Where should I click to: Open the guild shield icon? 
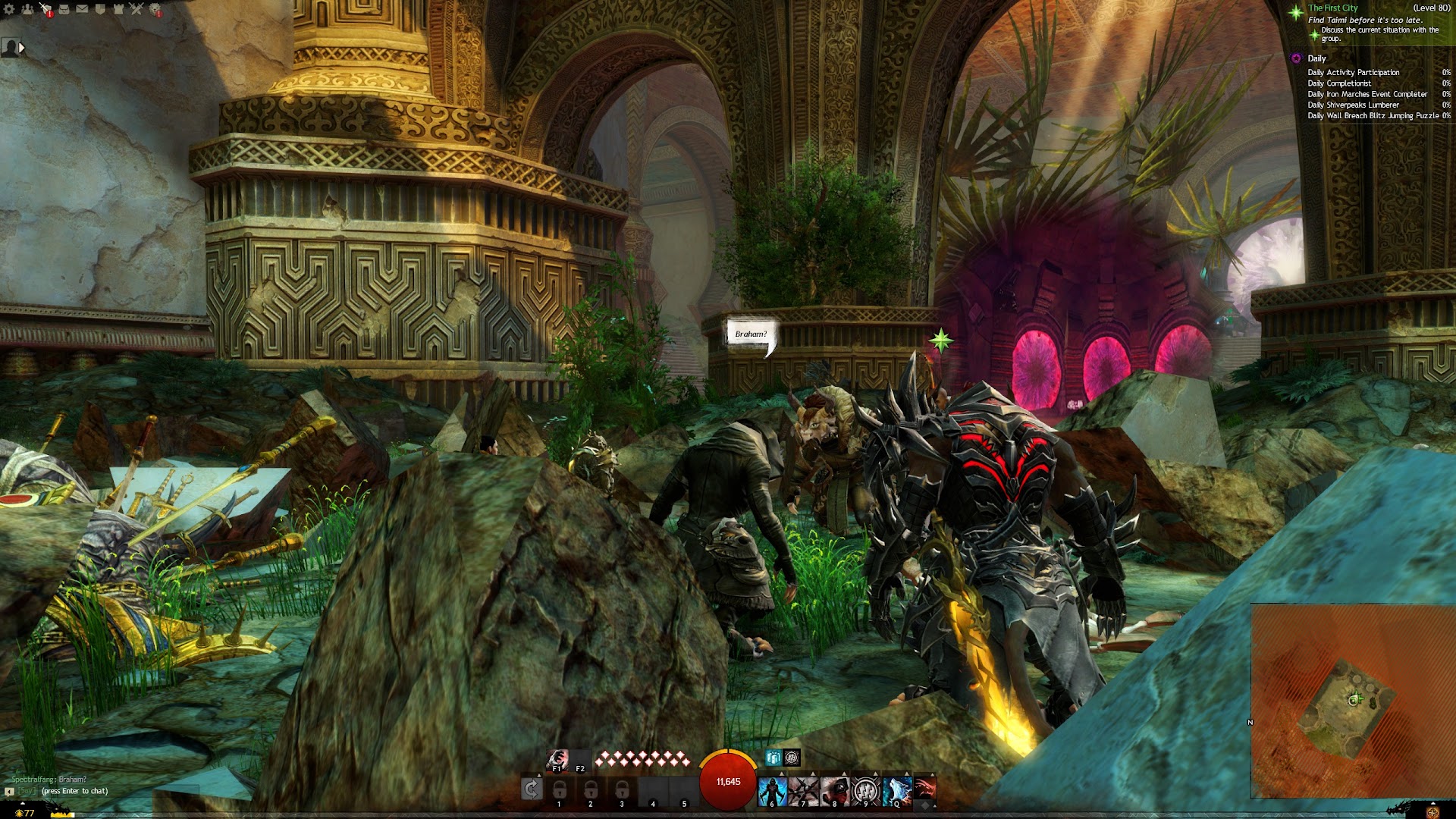click(x=100, y=9)
